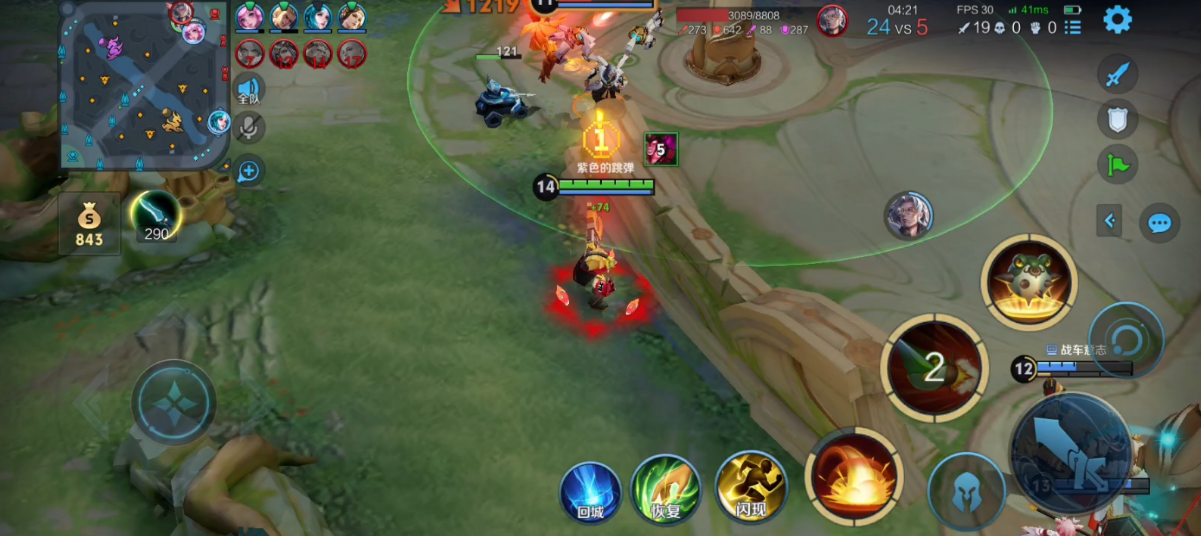Cast the 闪现 flash spell
This screenshot has width=1201, height=536.
tap(751, 488)
